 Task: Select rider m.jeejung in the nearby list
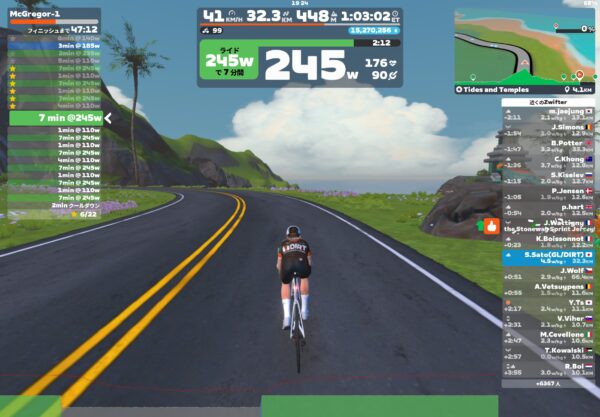549,115
